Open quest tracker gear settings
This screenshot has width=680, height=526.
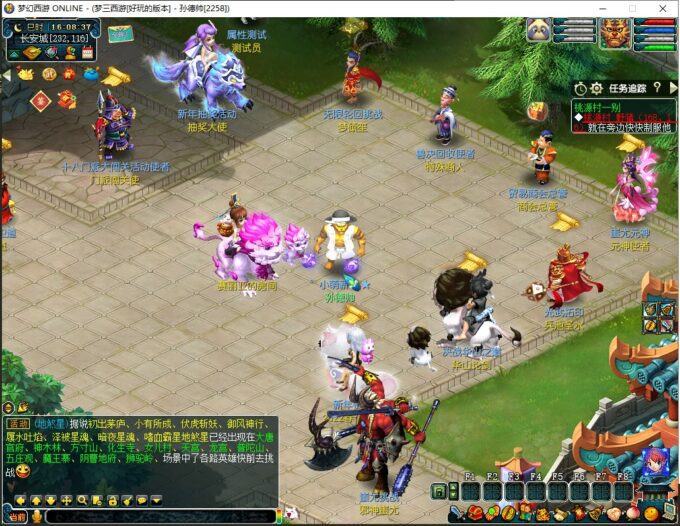(596, 88)
